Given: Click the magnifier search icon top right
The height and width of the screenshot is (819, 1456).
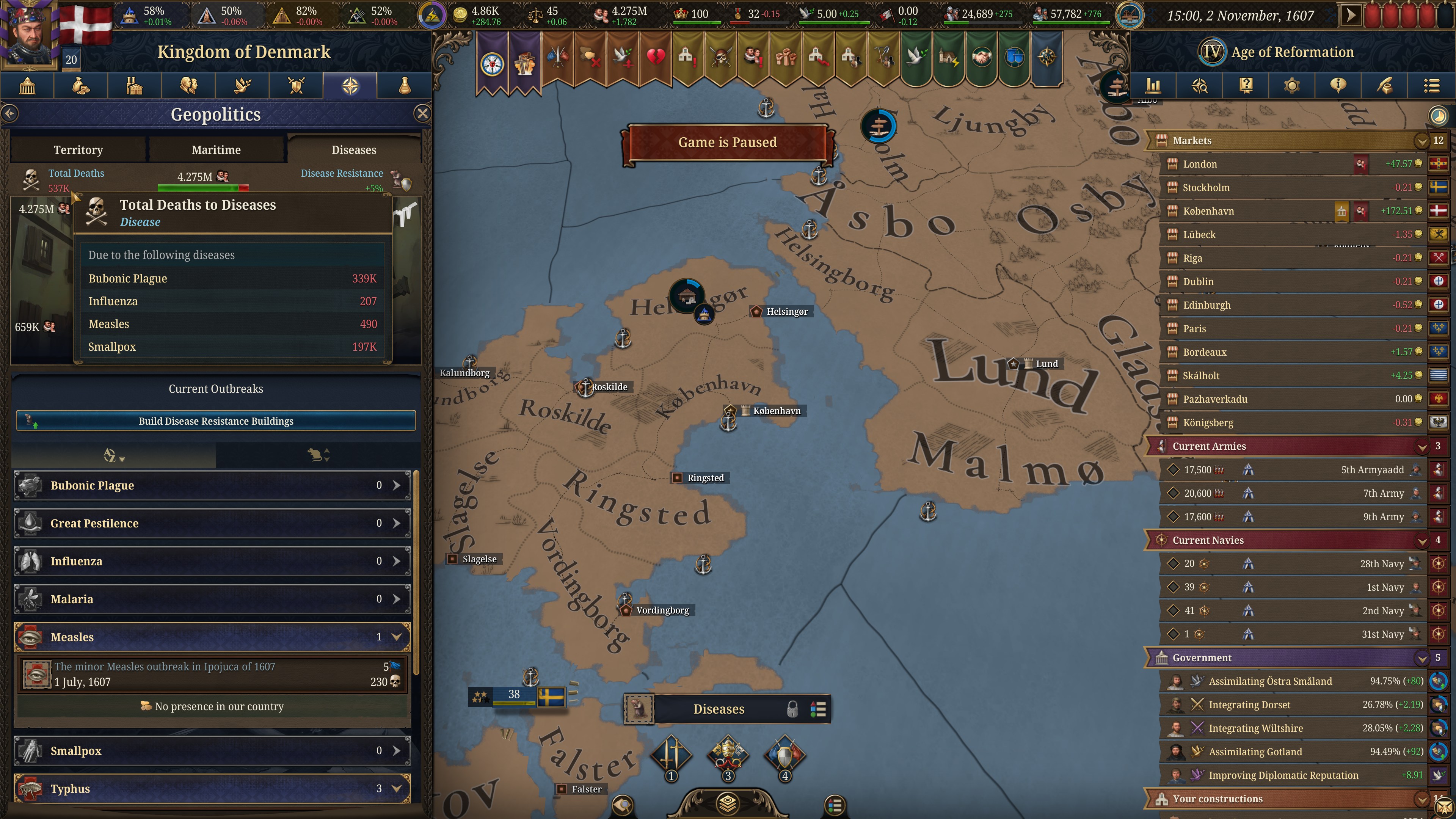Looking at the screenshot, I should coord(1200,85).
